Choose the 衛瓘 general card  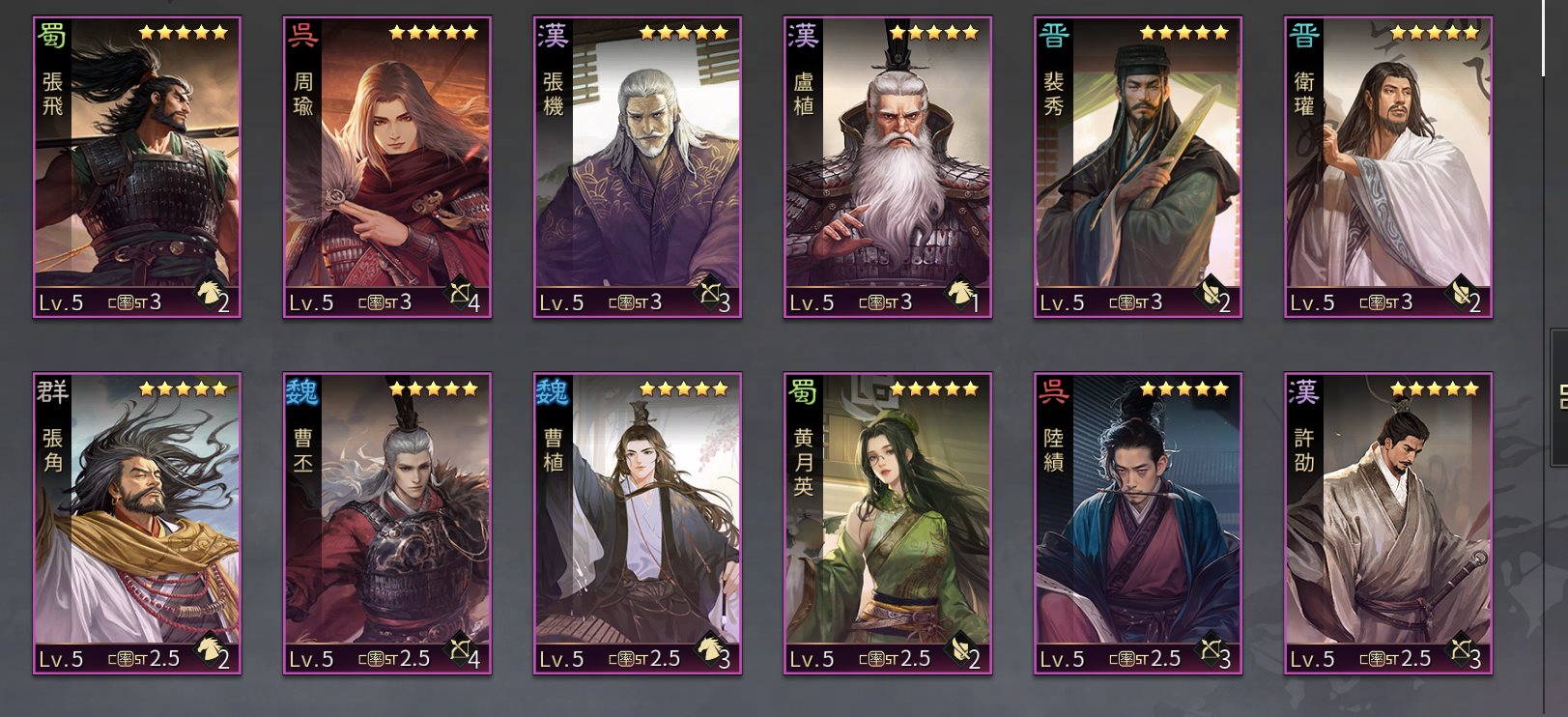click(x=1387, y=167)
